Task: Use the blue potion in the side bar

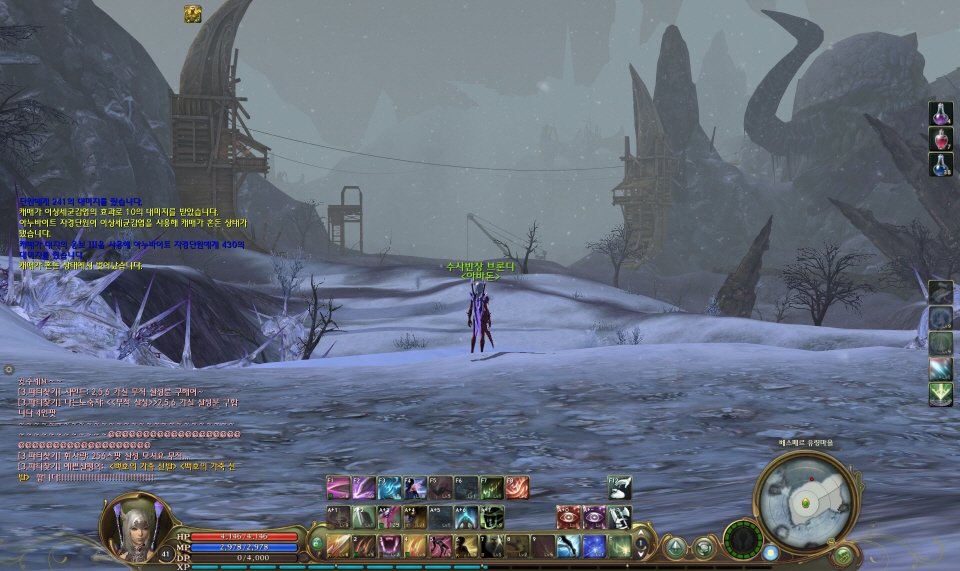Action: (940, 165)
